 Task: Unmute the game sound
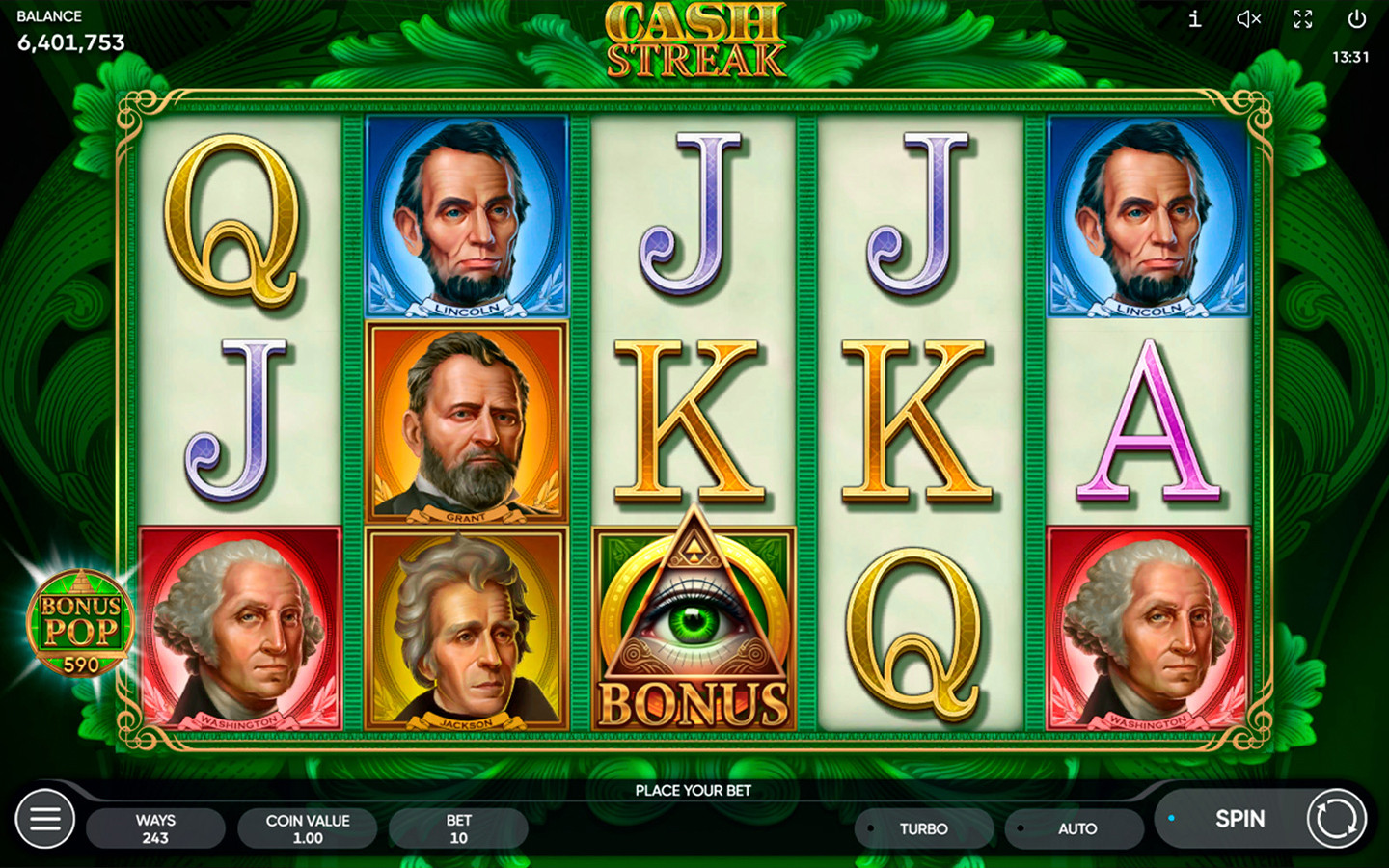[x=1248, y=19]
